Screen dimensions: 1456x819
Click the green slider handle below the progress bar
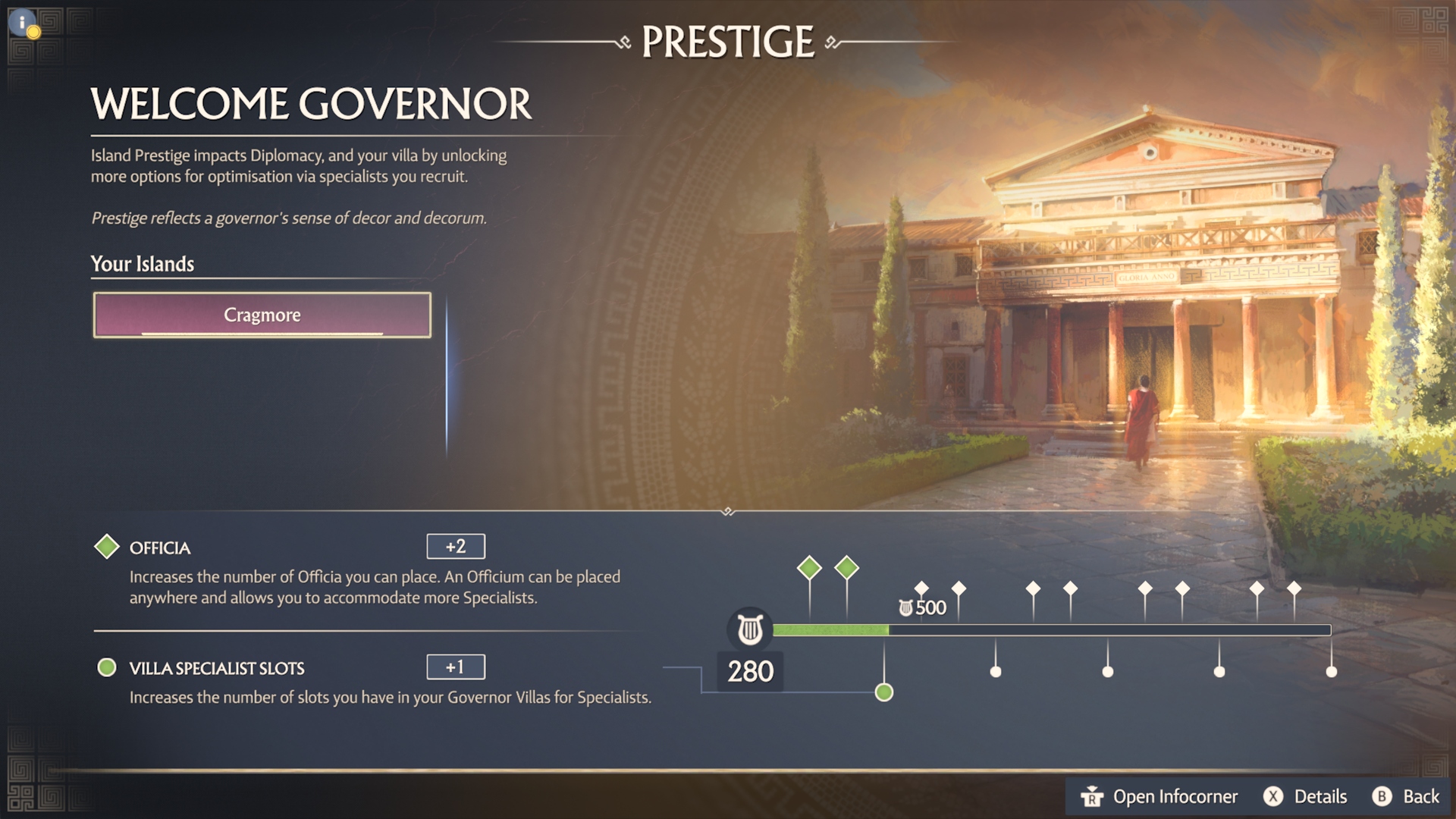click(885, 692)
